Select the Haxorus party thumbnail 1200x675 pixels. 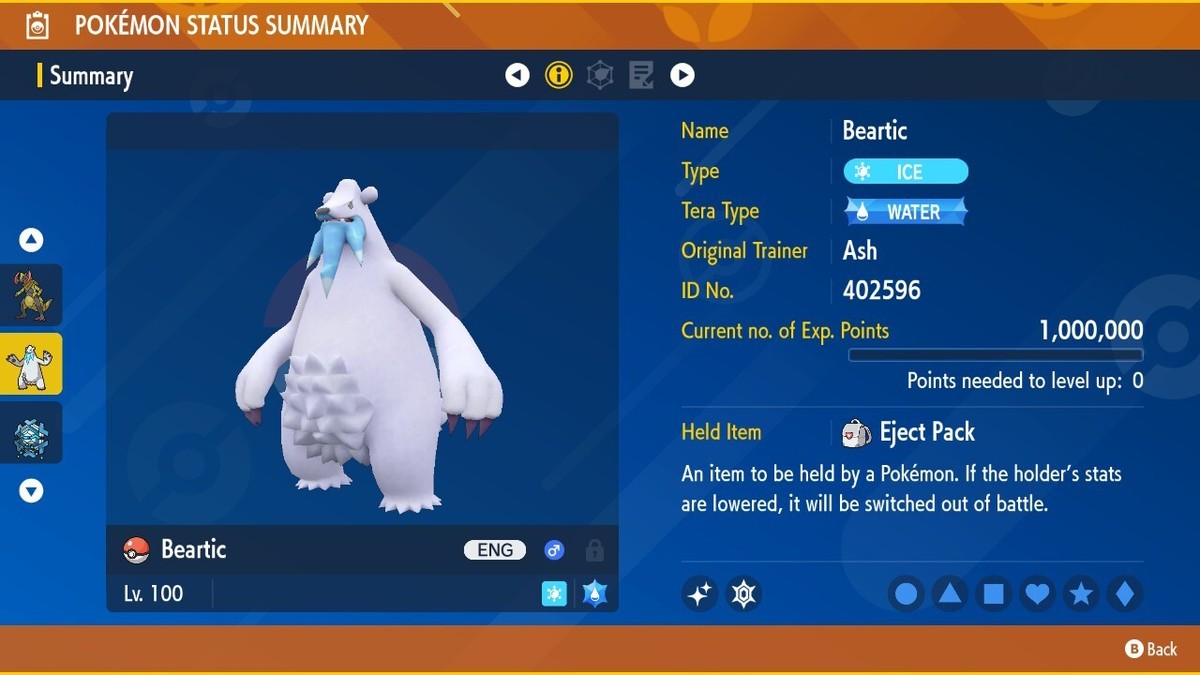click(x=32, y=295)
